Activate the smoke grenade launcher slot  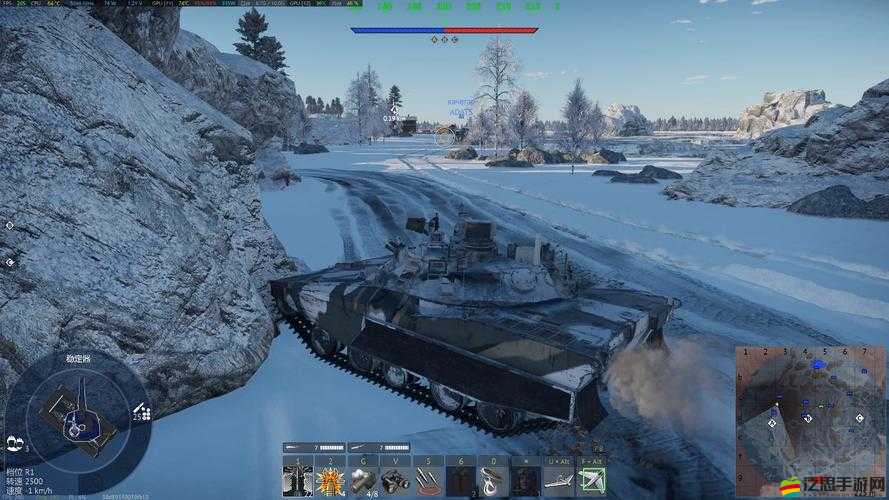coord(364,480)
